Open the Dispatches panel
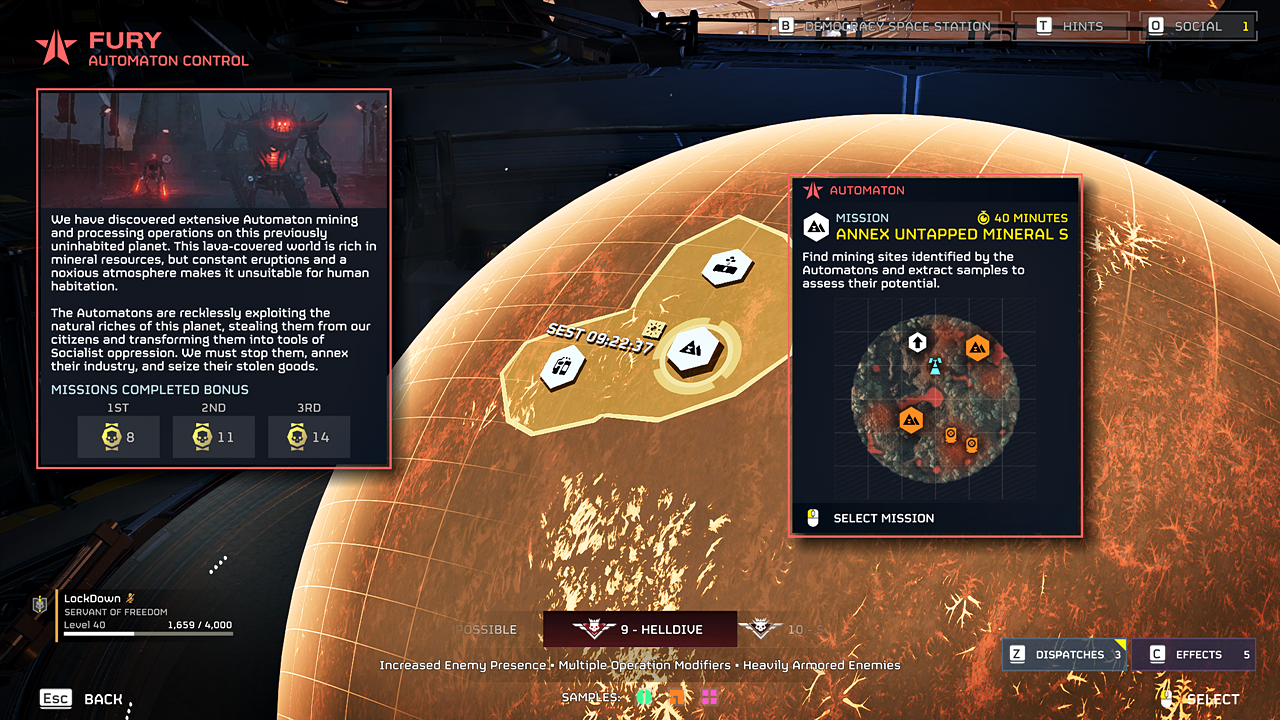Image resolution: width=1280 pixels, height=720 pixels. click(x=1063, y=654)
